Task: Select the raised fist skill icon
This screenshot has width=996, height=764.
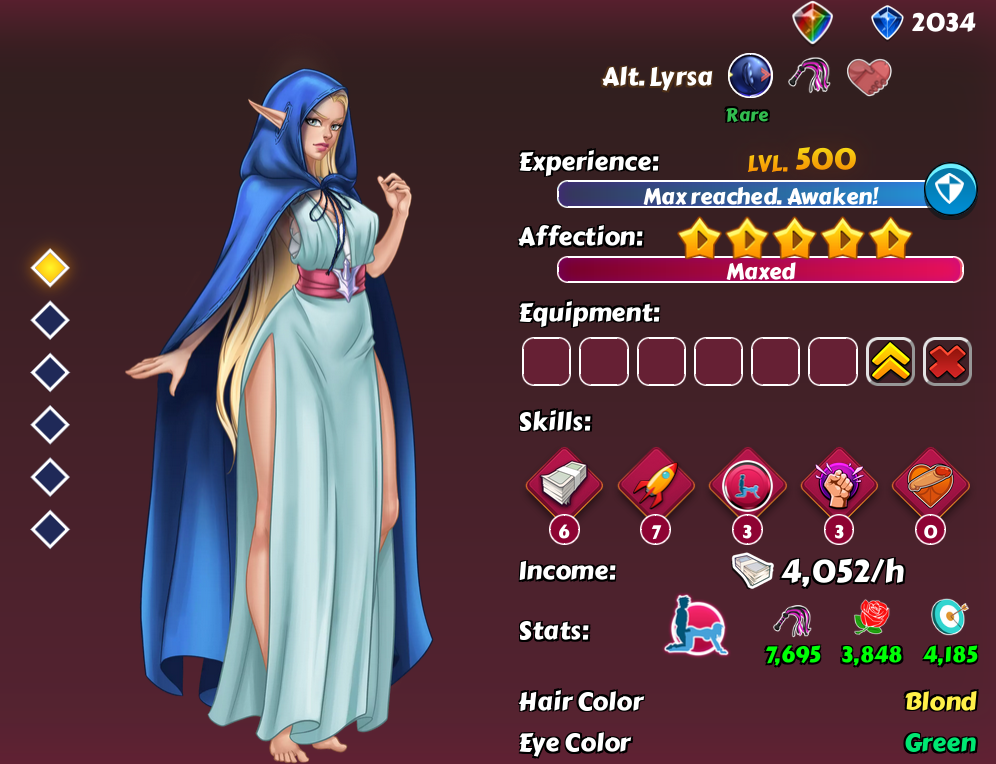Action: [x=838, y=486]
